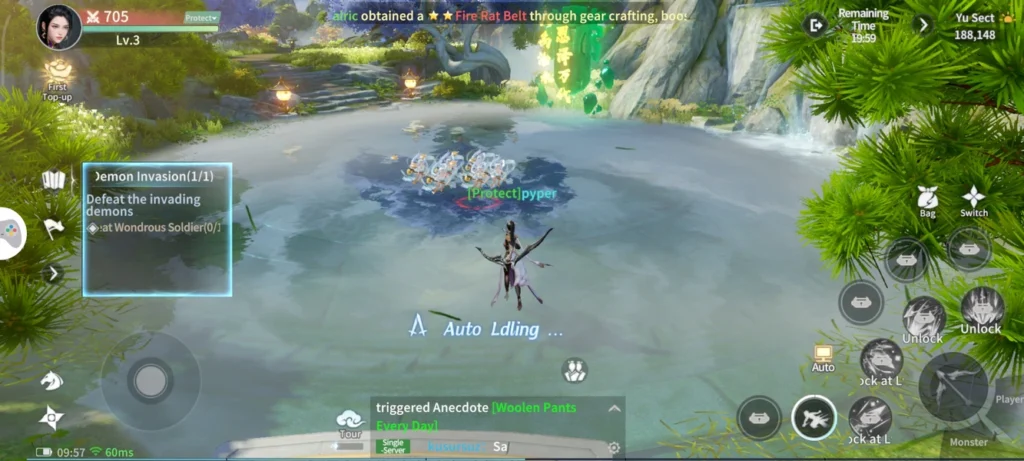
Task: Tap the gamepad overlay button
Action: pyautogui.click(x=10, y=234)
